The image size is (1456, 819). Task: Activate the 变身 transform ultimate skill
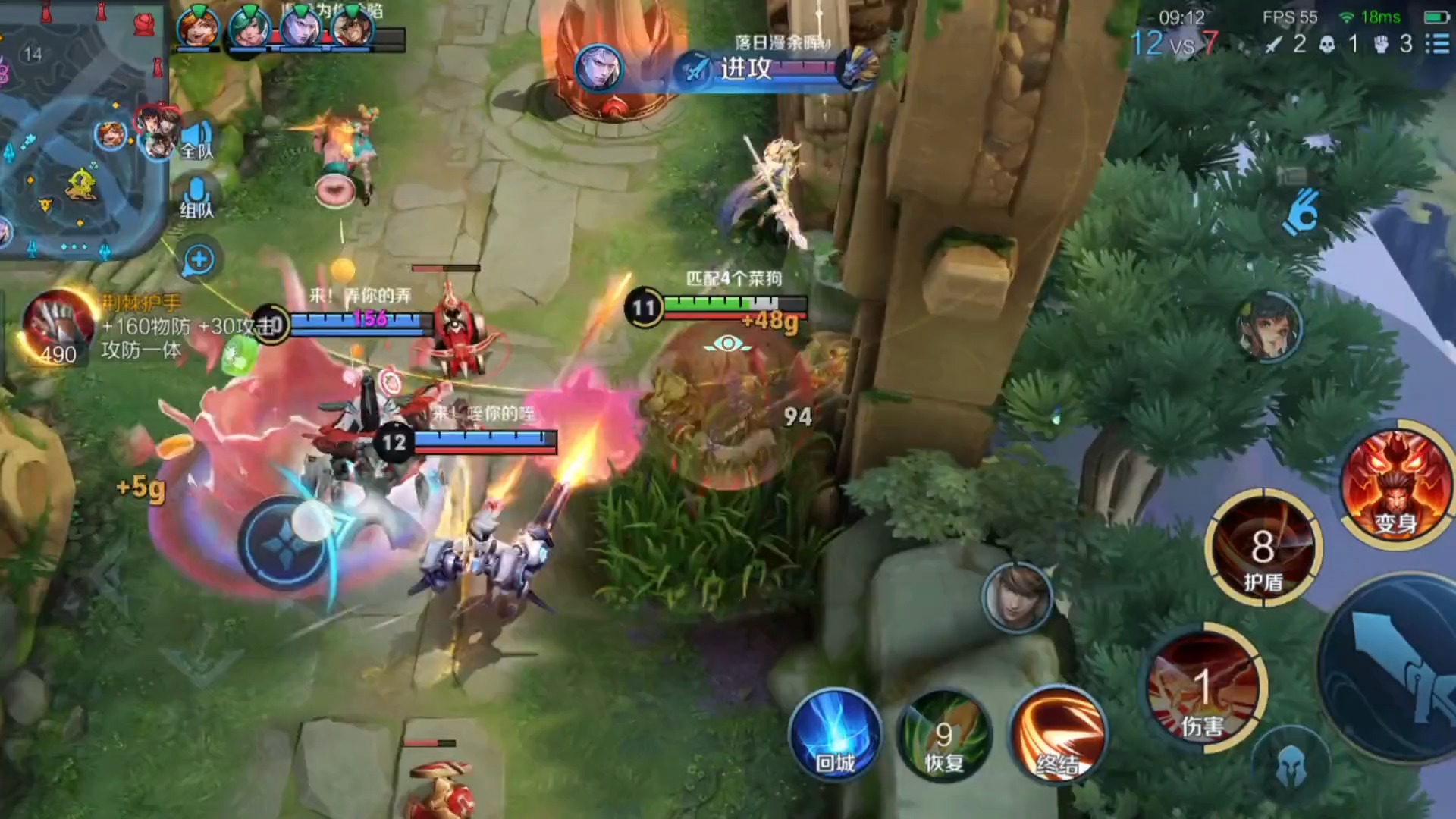(x=1394, y=485)
